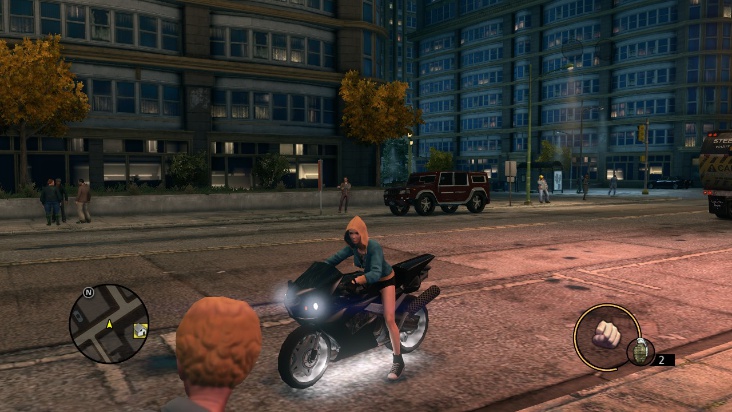Select the fist melee weapon icon
The height and width of the screenshot is (412, 732).
606,335
